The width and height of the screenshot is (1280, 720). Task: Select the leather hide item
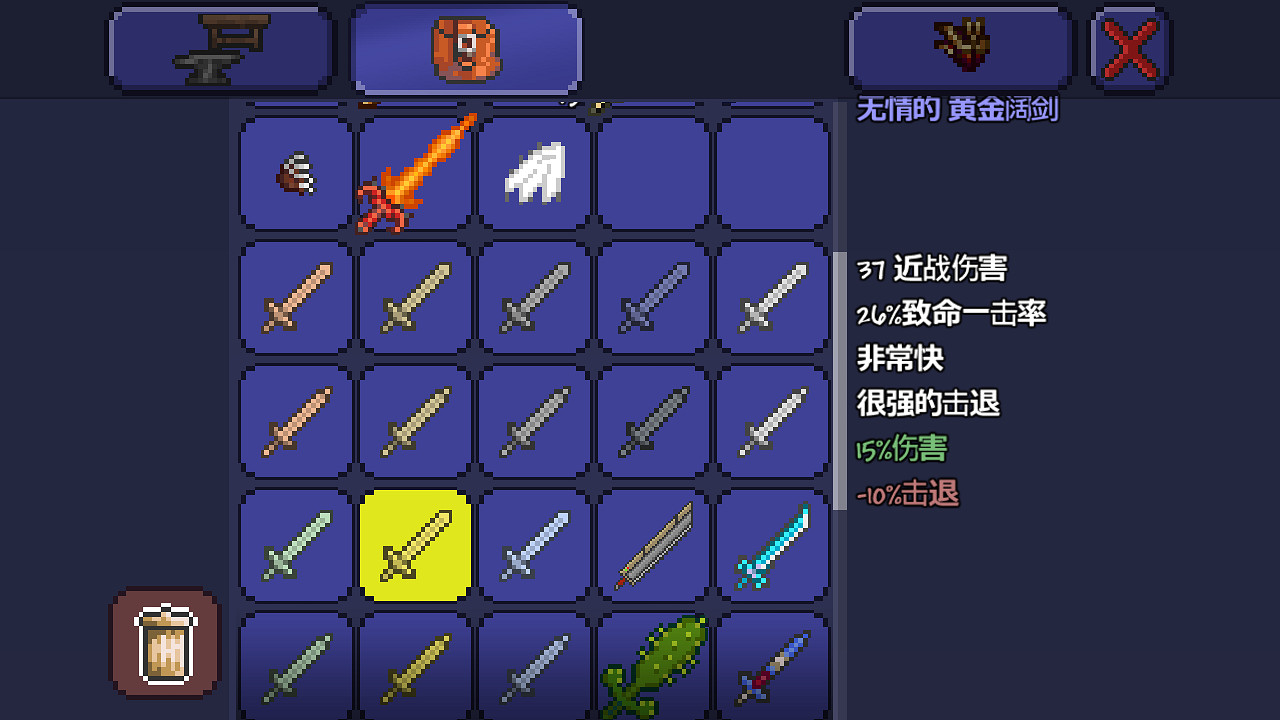coord(295,173)
